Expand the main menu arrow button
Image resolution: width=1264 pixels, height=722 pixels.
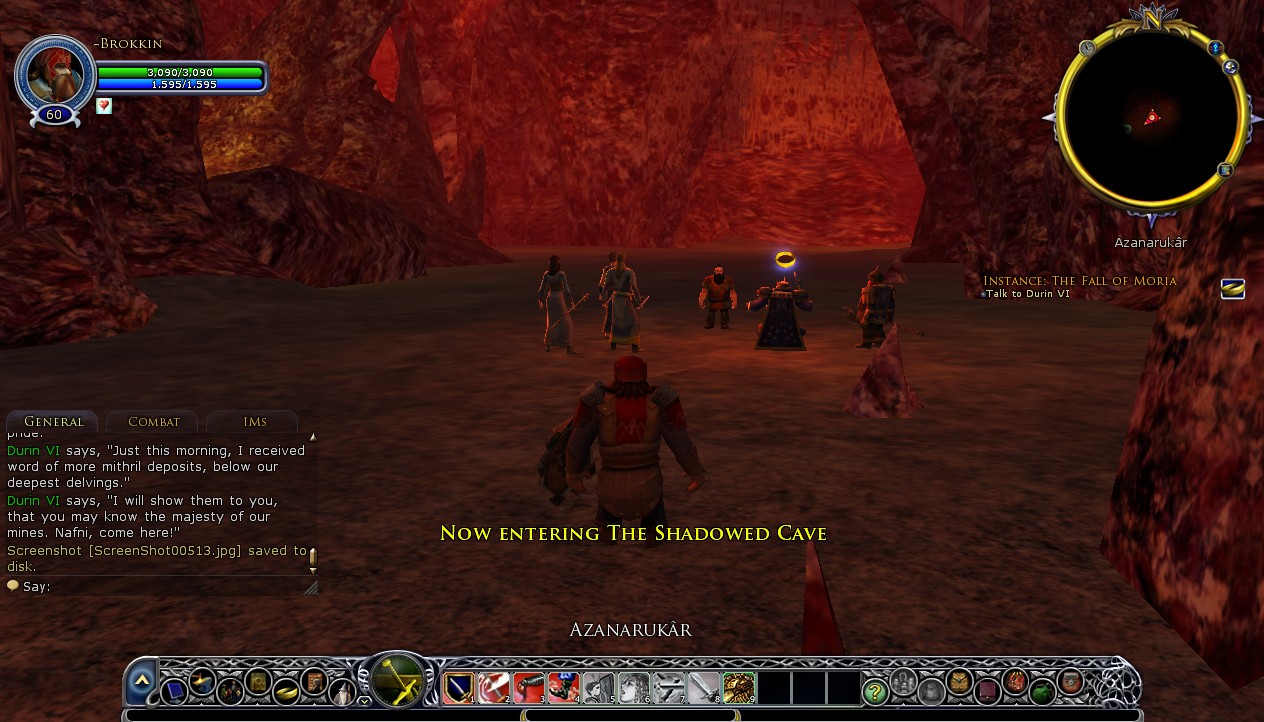(141, 681)
